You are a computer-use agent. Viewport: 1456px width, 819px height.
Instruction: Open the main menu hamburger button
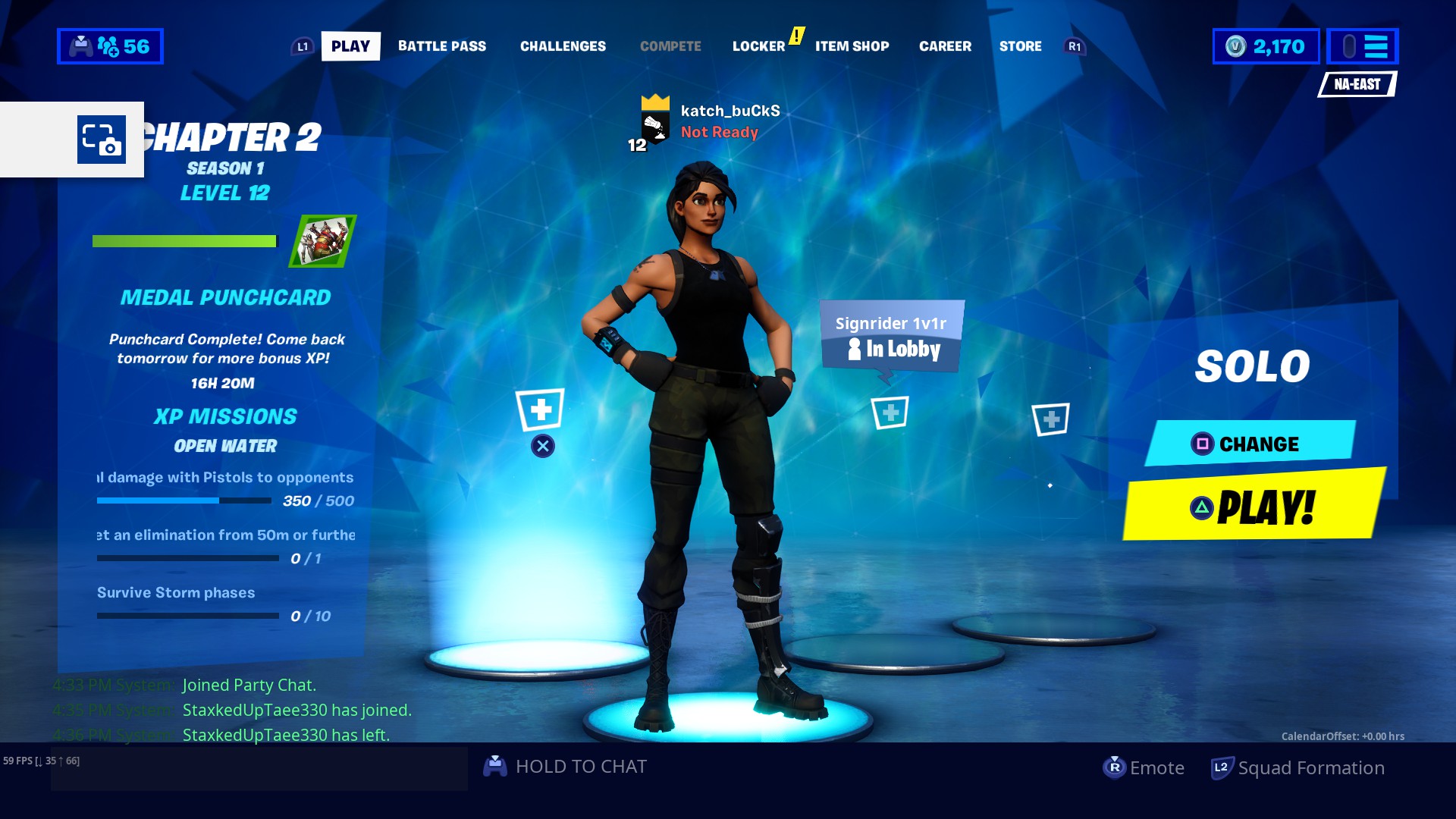1363,46
